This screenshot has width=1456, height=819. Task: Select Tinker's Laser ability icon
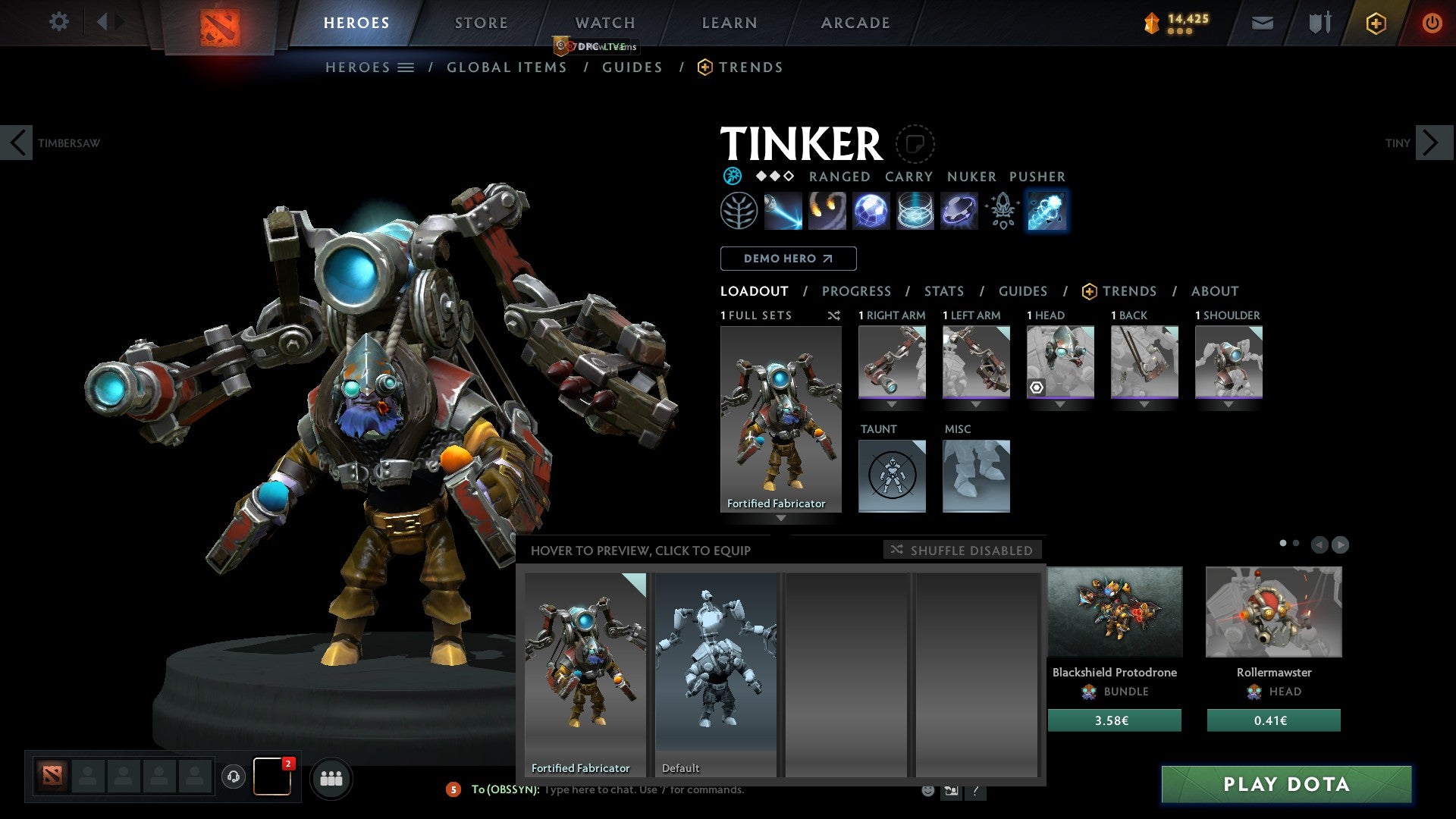click(782, 211)
